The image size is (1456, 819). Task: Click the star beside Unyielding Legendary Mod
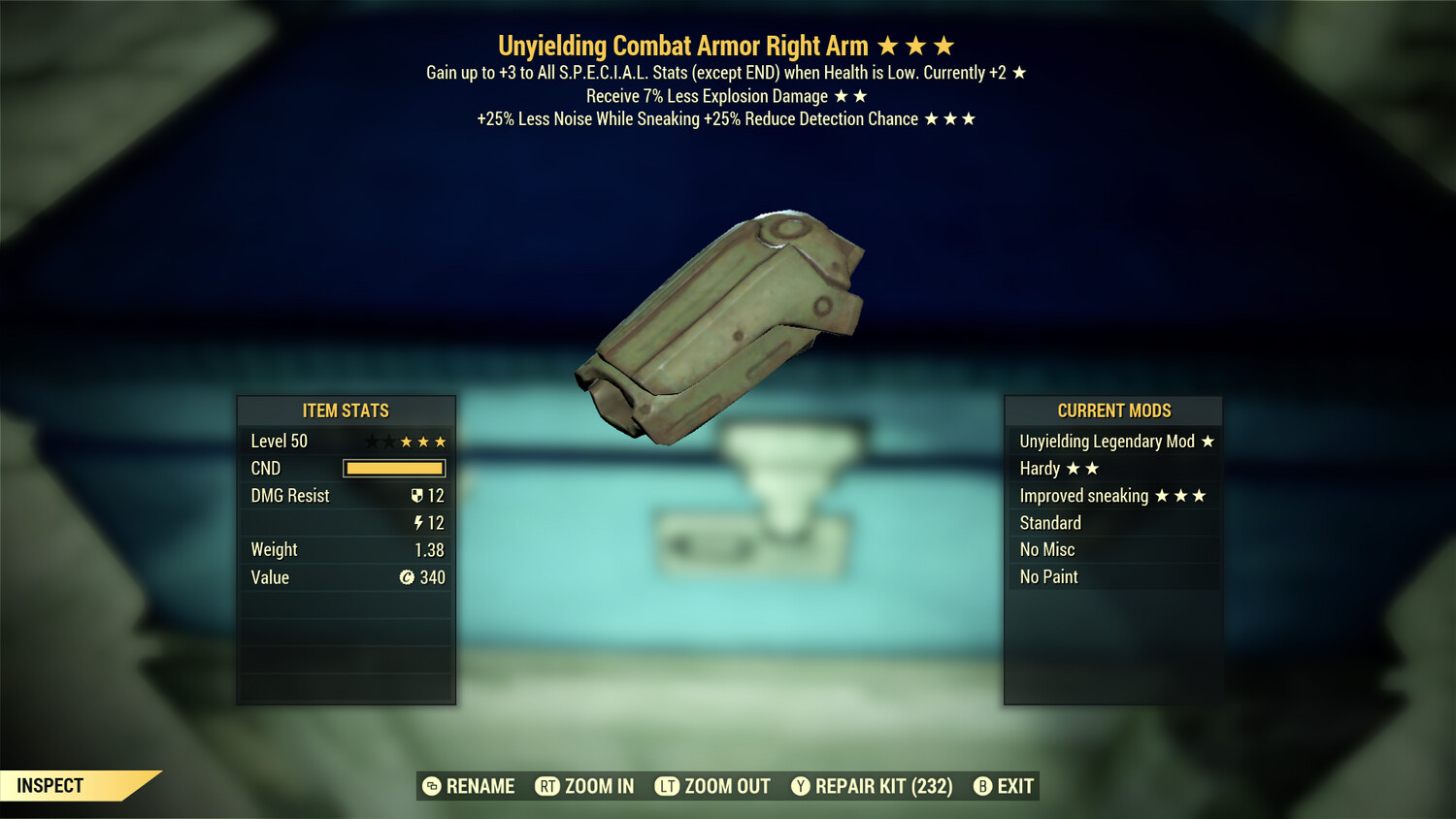(1207, 442)
